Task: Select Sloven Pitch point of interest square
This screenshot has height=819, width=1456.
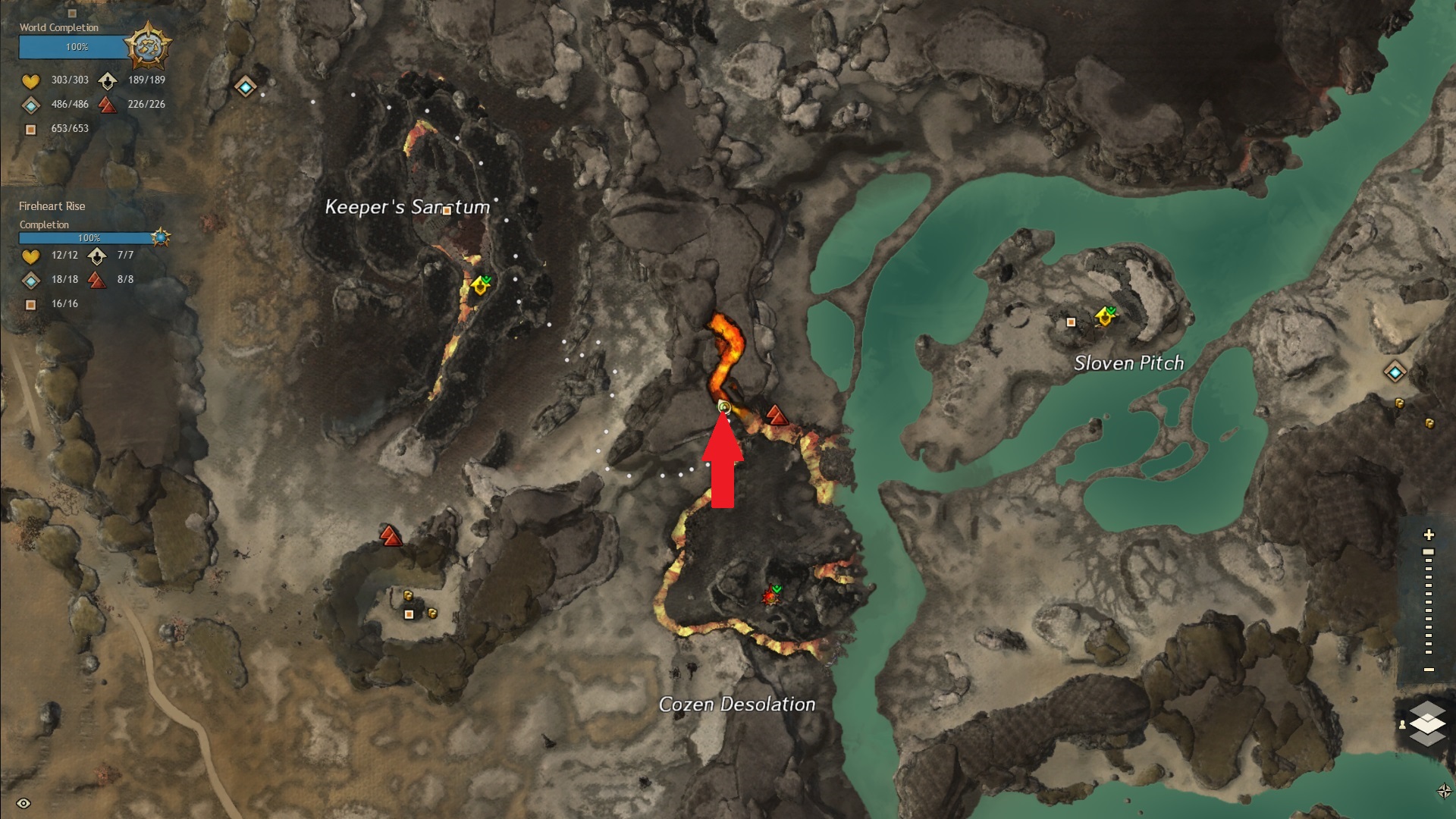Action: coord(1071,322)
